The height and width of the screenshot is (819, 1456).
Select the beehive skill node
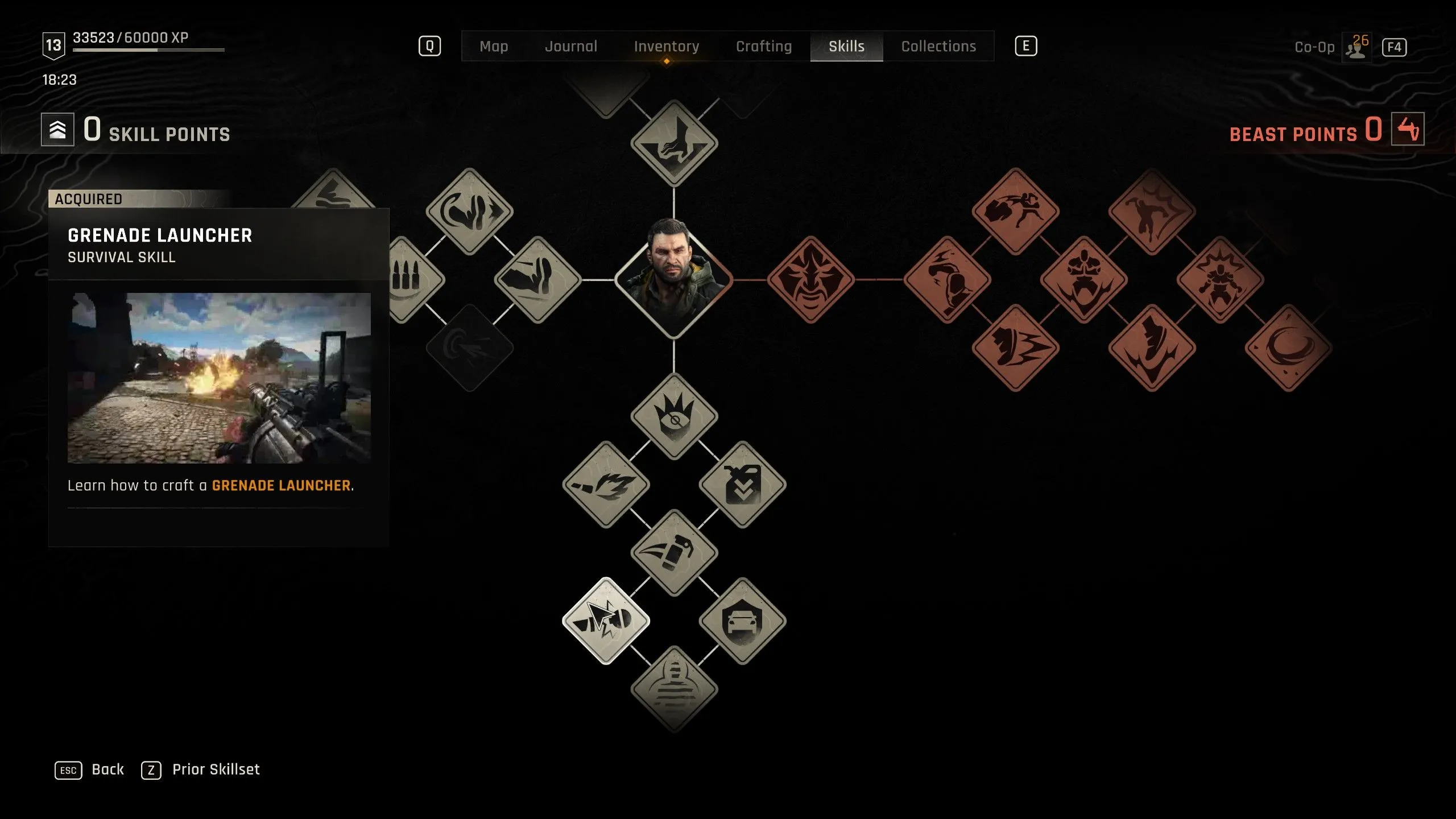pyautogui.click(x=674, y=689)
